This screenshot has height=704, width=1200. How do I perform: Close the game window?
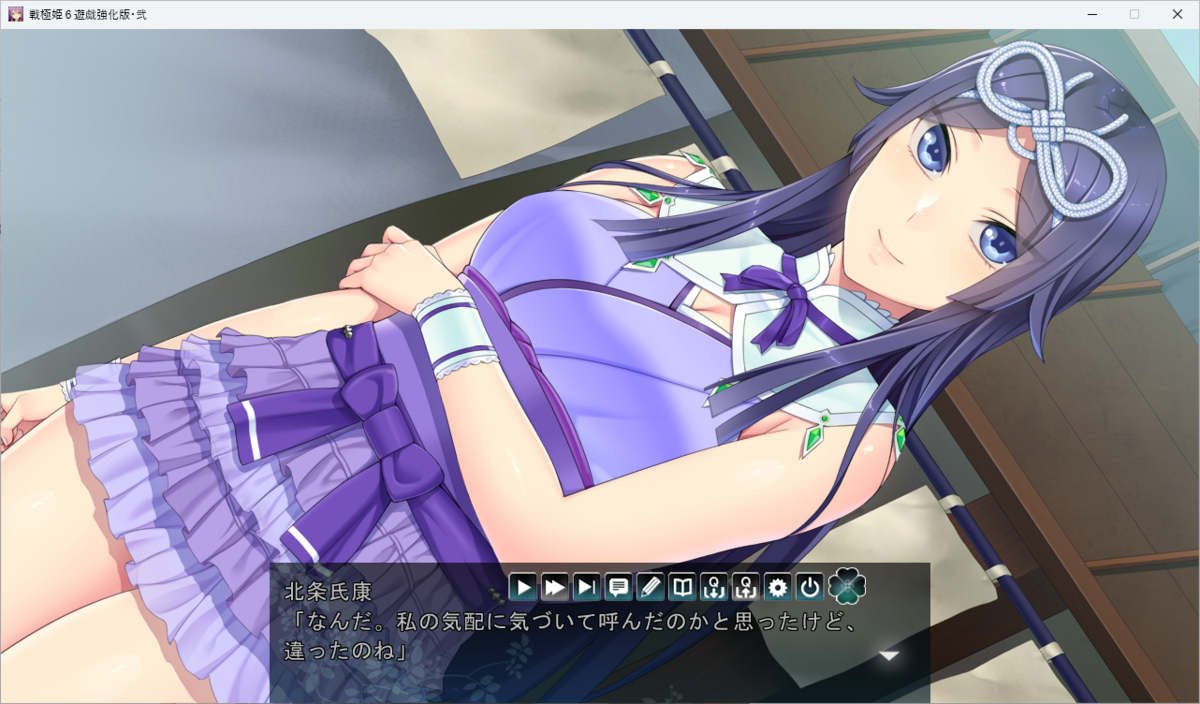coord(1177,14)
